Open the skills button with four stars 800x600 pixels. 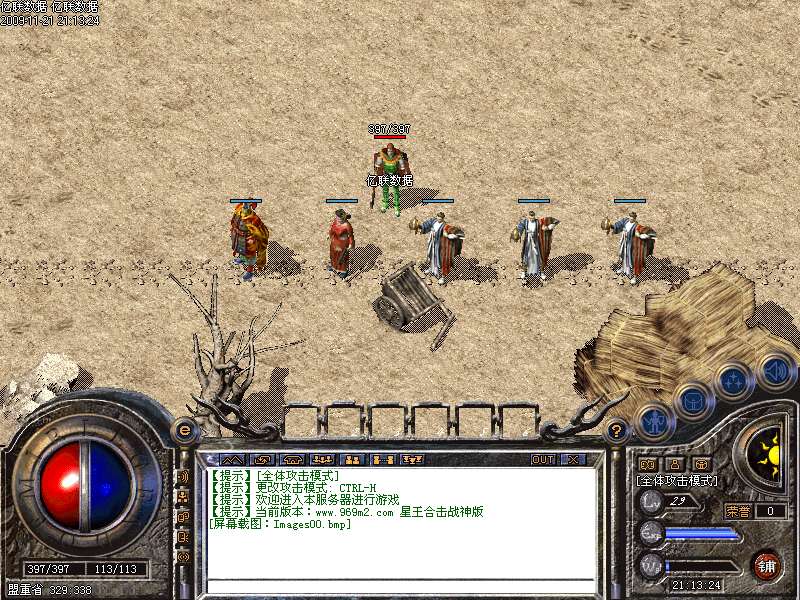[x=734, y=381]
